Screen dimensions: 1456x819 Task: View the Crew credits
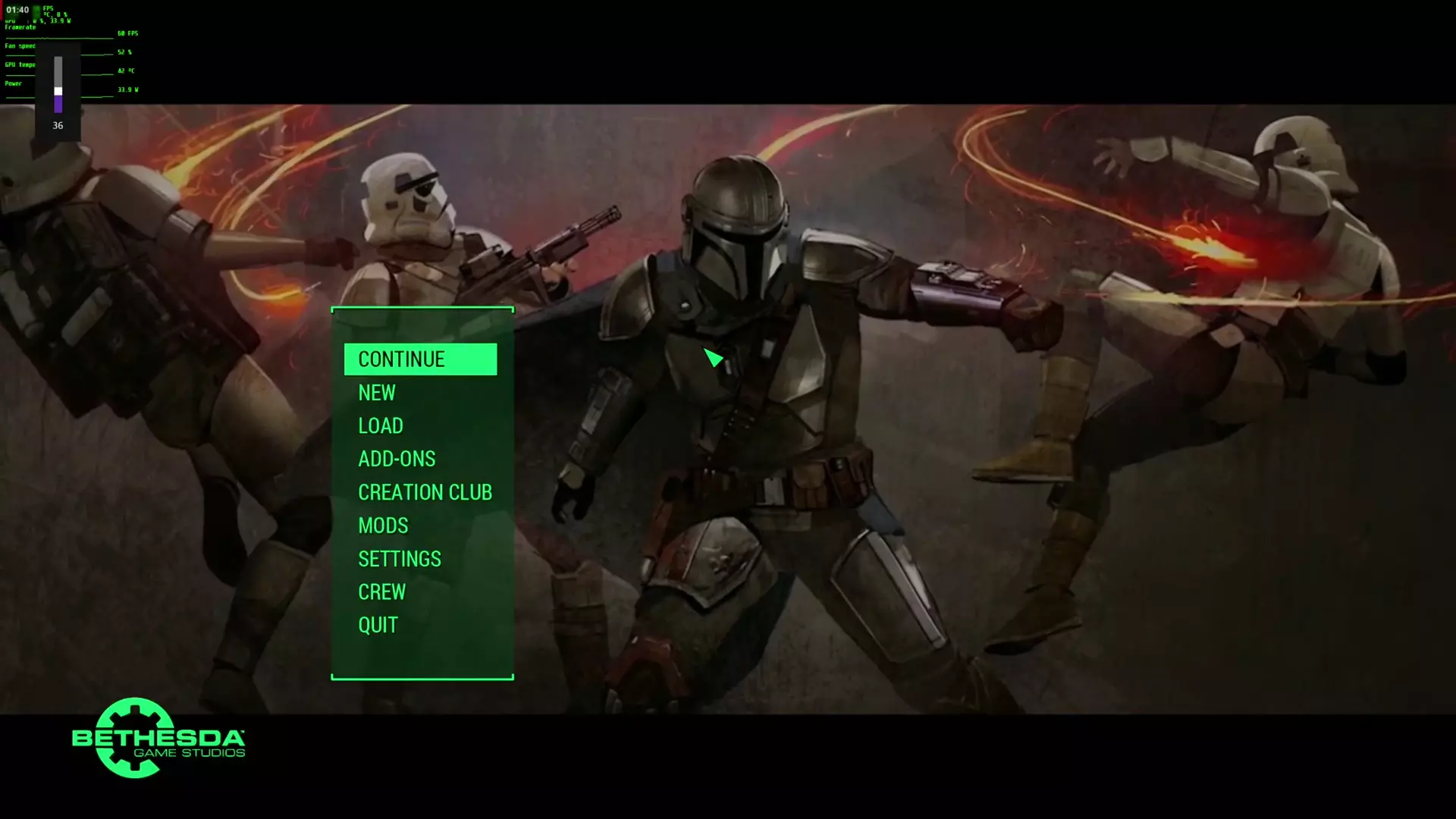click(381, 592)
